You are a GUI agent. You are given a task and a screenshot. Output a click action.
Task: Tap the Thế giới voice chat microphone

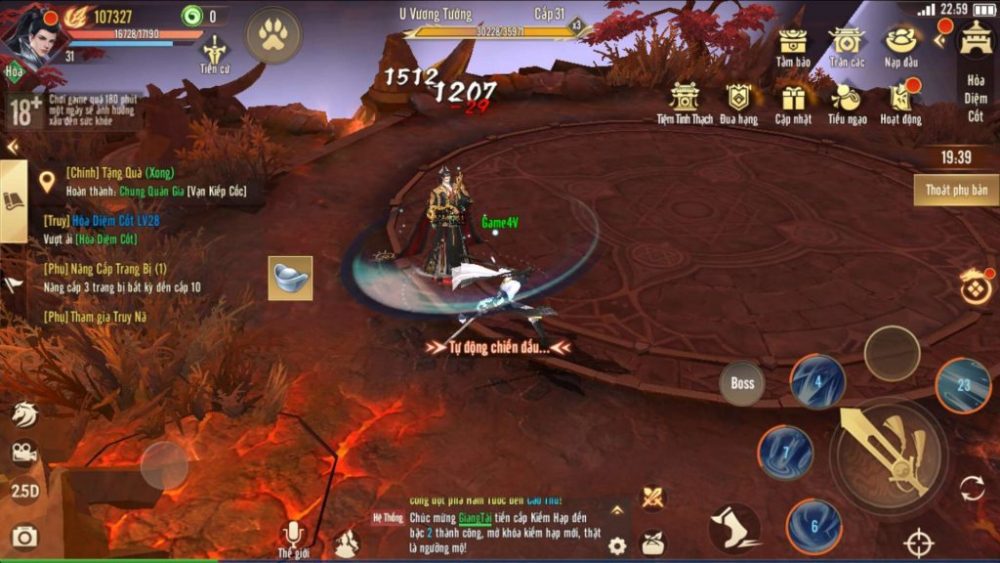coord(293,536)
